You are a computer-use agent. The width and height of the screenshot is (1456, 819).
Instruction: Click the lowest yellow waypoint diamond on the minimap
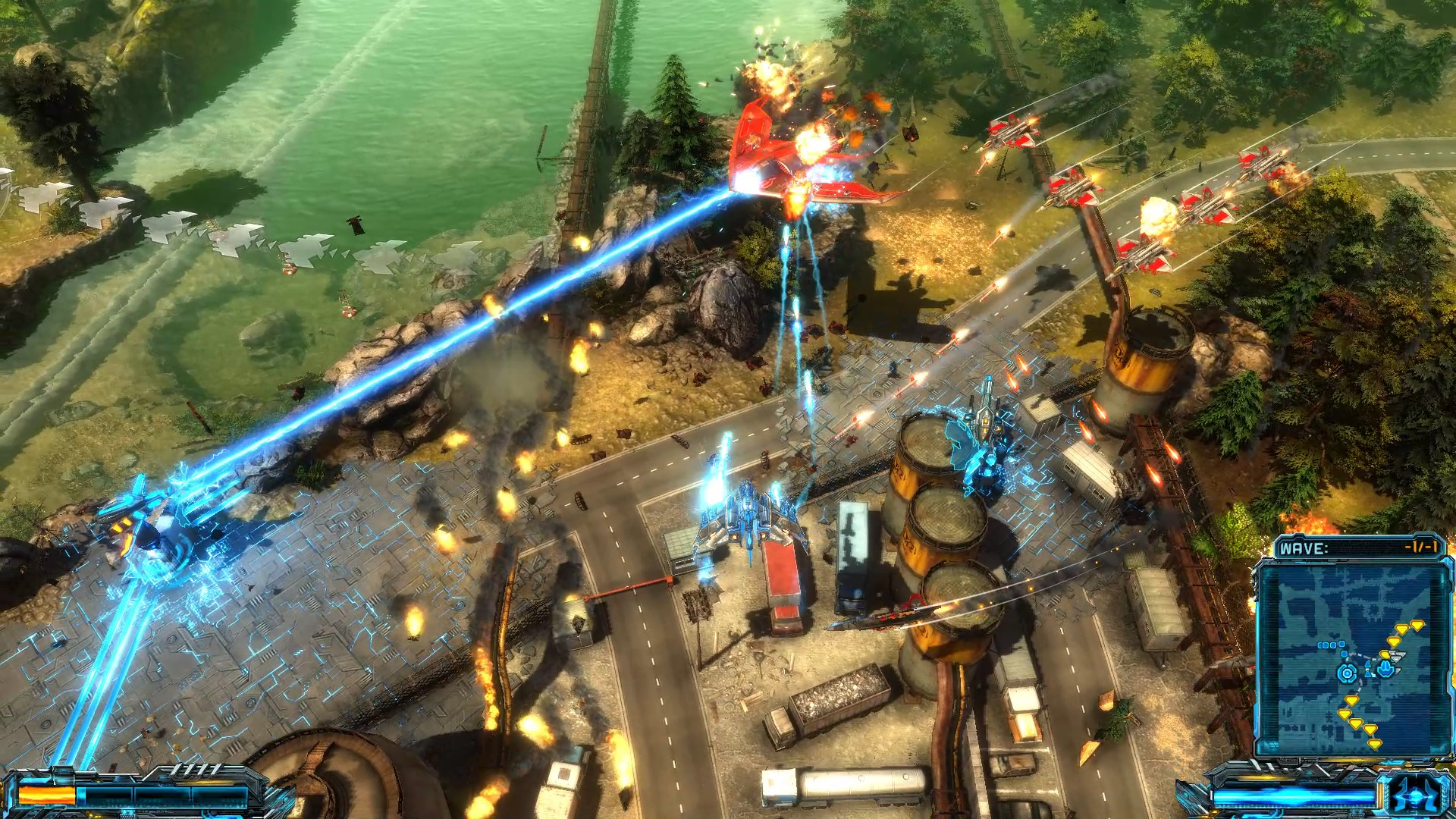point(1374,745)
